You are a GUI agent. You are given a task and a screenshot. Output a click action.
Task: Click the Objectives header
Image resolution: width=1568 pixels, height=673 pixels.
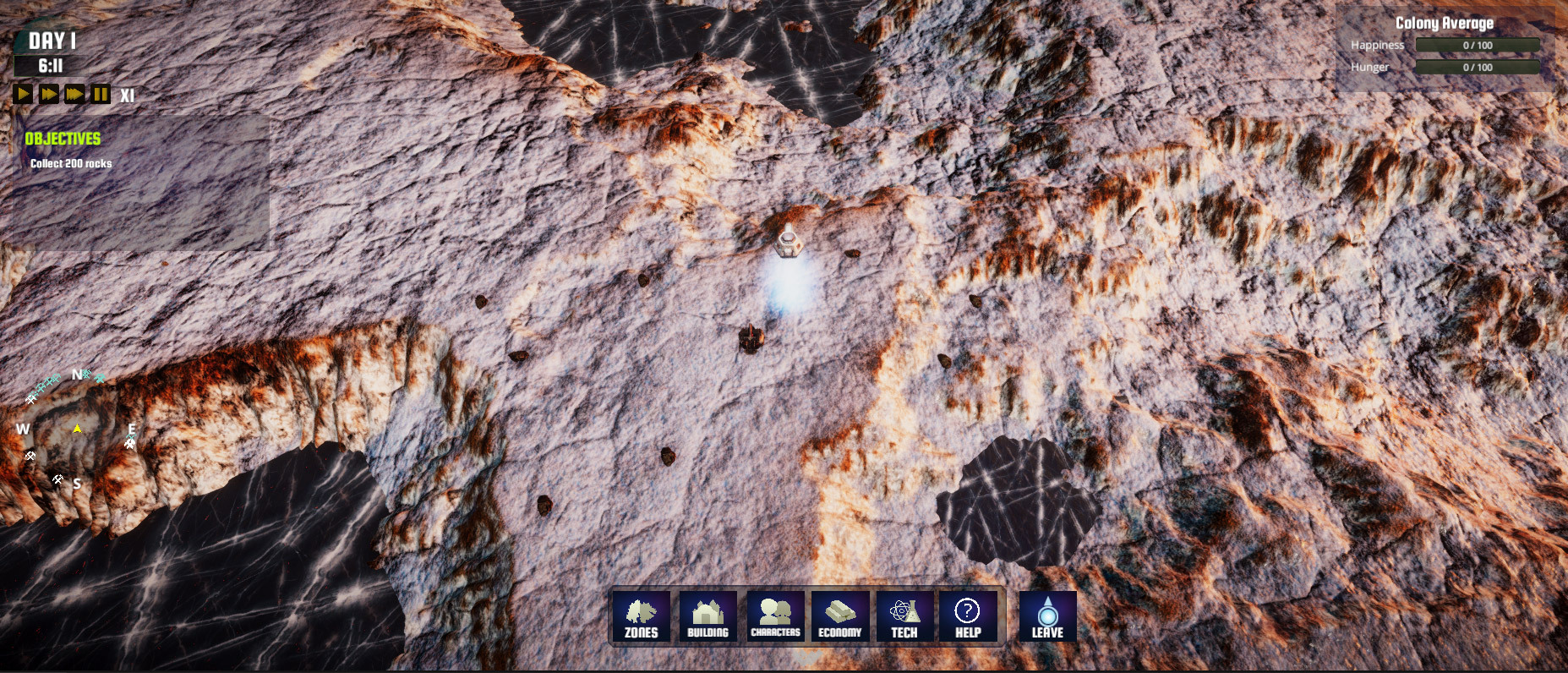(63, 139)
